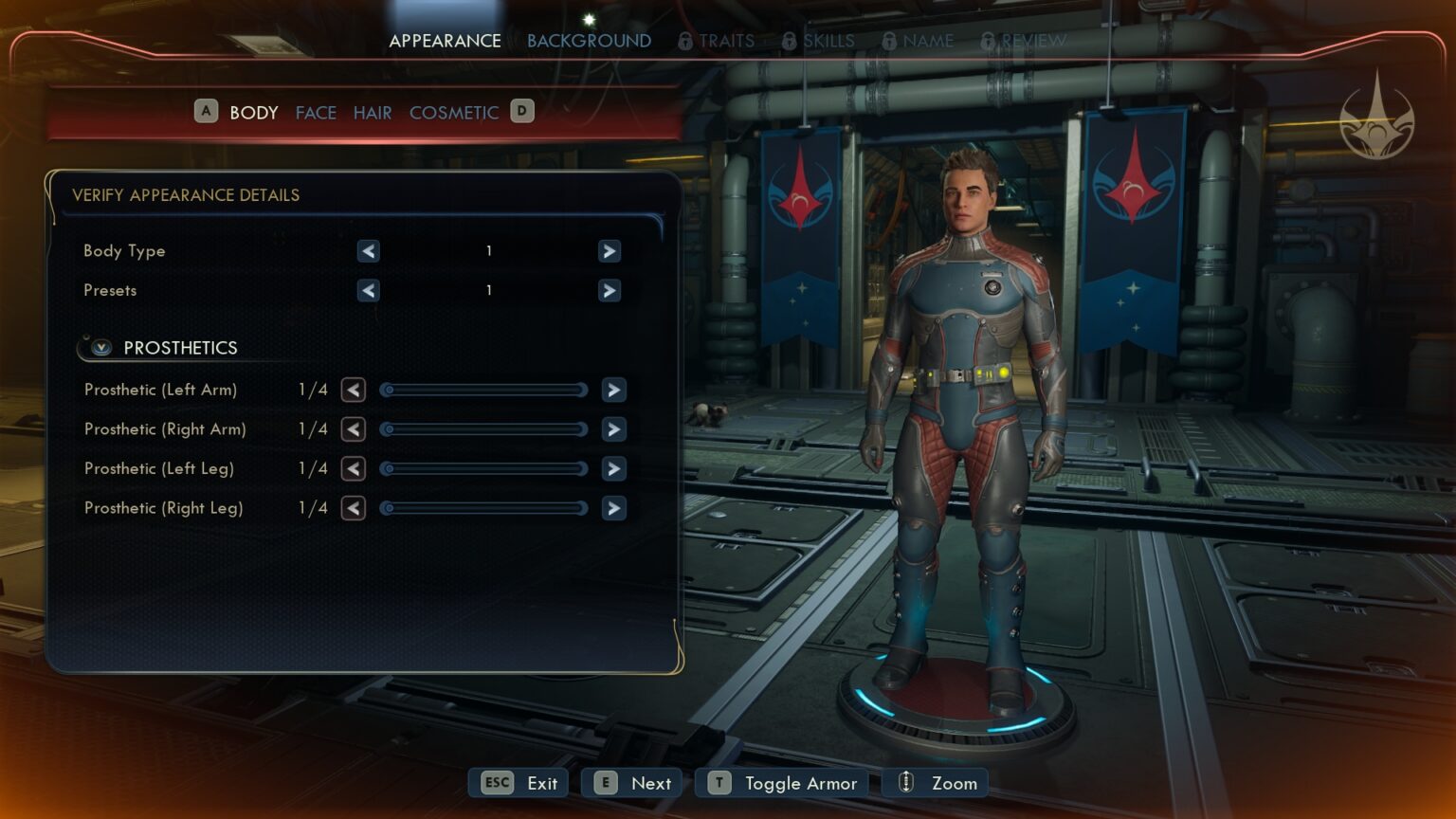This screenshot has width=1456, height=819.
Task: Increase Body Type with right arrow
Action: (x=610, y=251)
